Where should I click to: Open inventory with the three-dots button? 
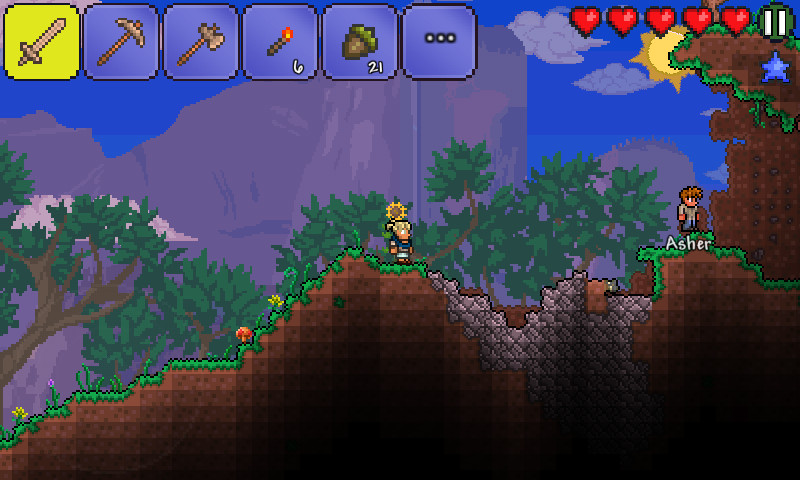click(x=439, y=42)
